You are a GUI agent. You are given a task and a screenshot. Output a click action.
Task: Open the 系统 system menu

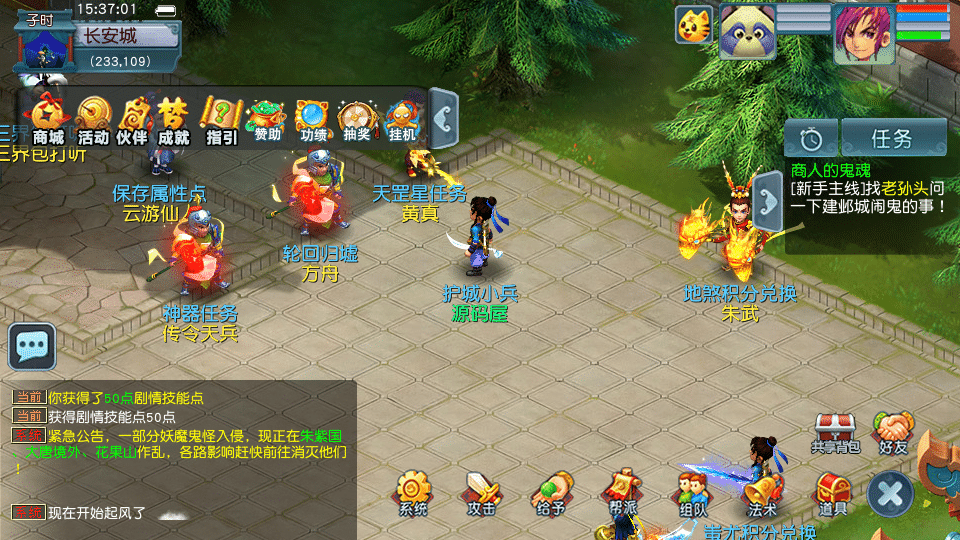412,492
